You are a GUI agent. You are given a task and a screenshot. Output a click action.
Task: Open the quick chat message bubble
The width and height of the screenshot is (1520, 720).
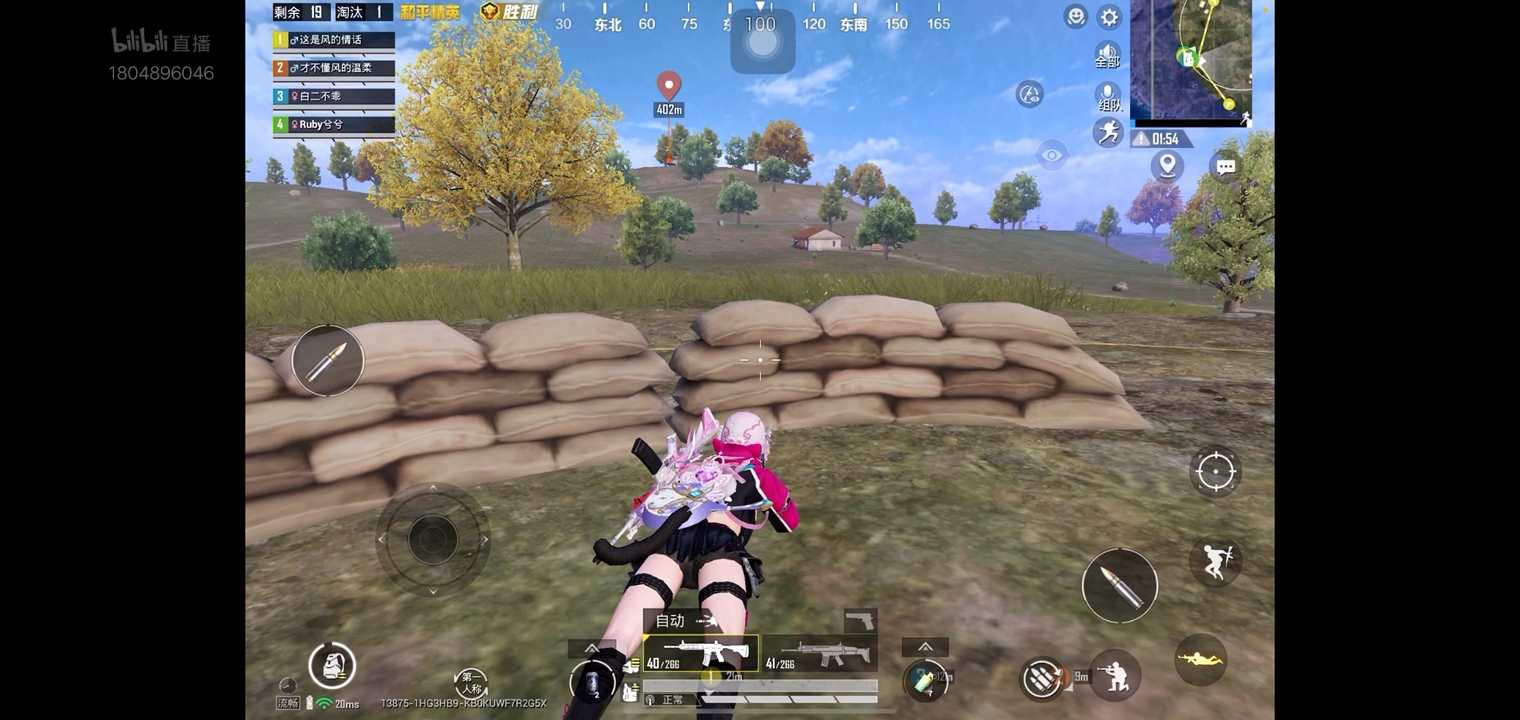pyautogui.click(x=1226, y=167)
